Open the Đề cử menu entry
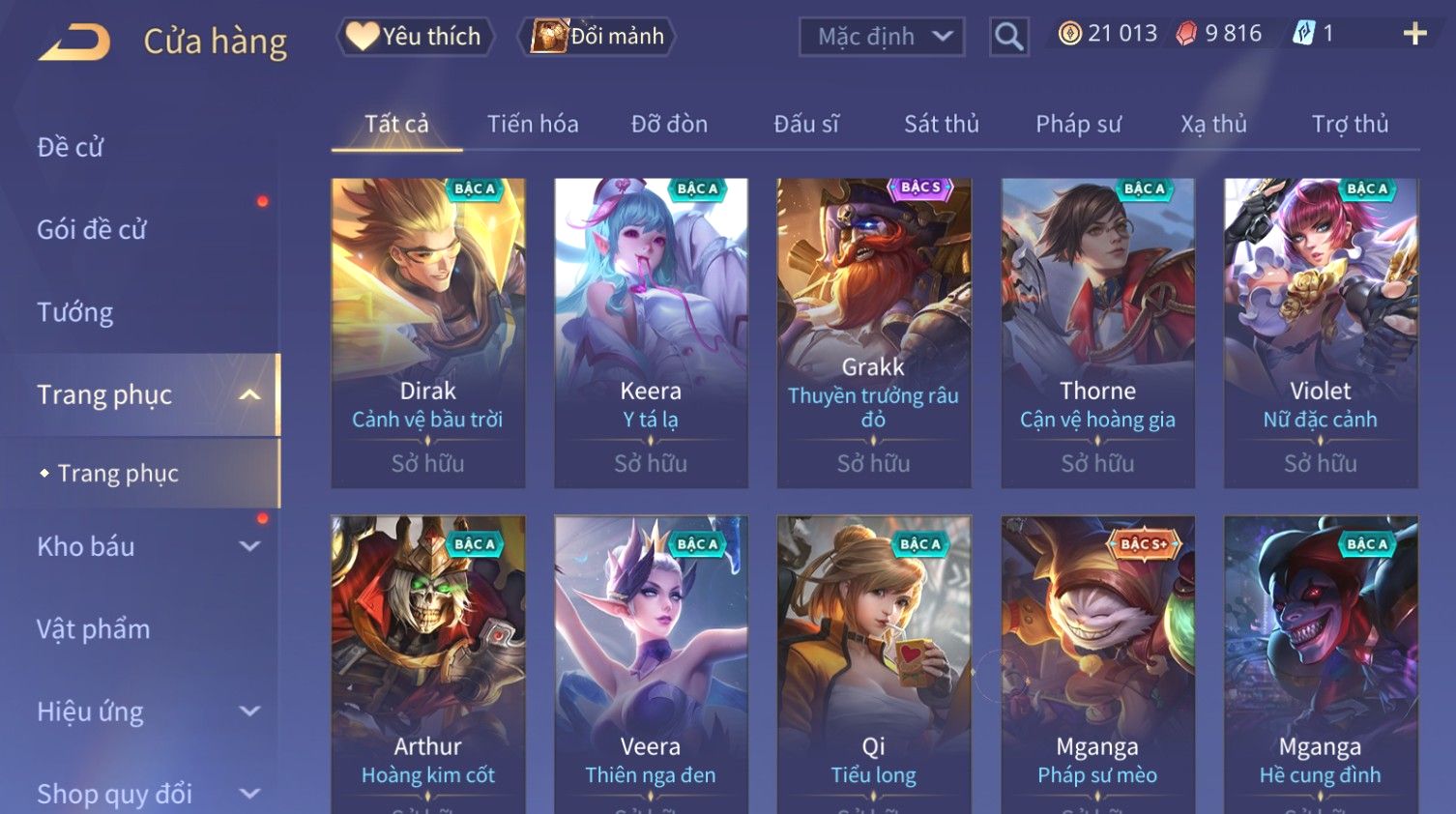1456x814 pixels. 71,147
